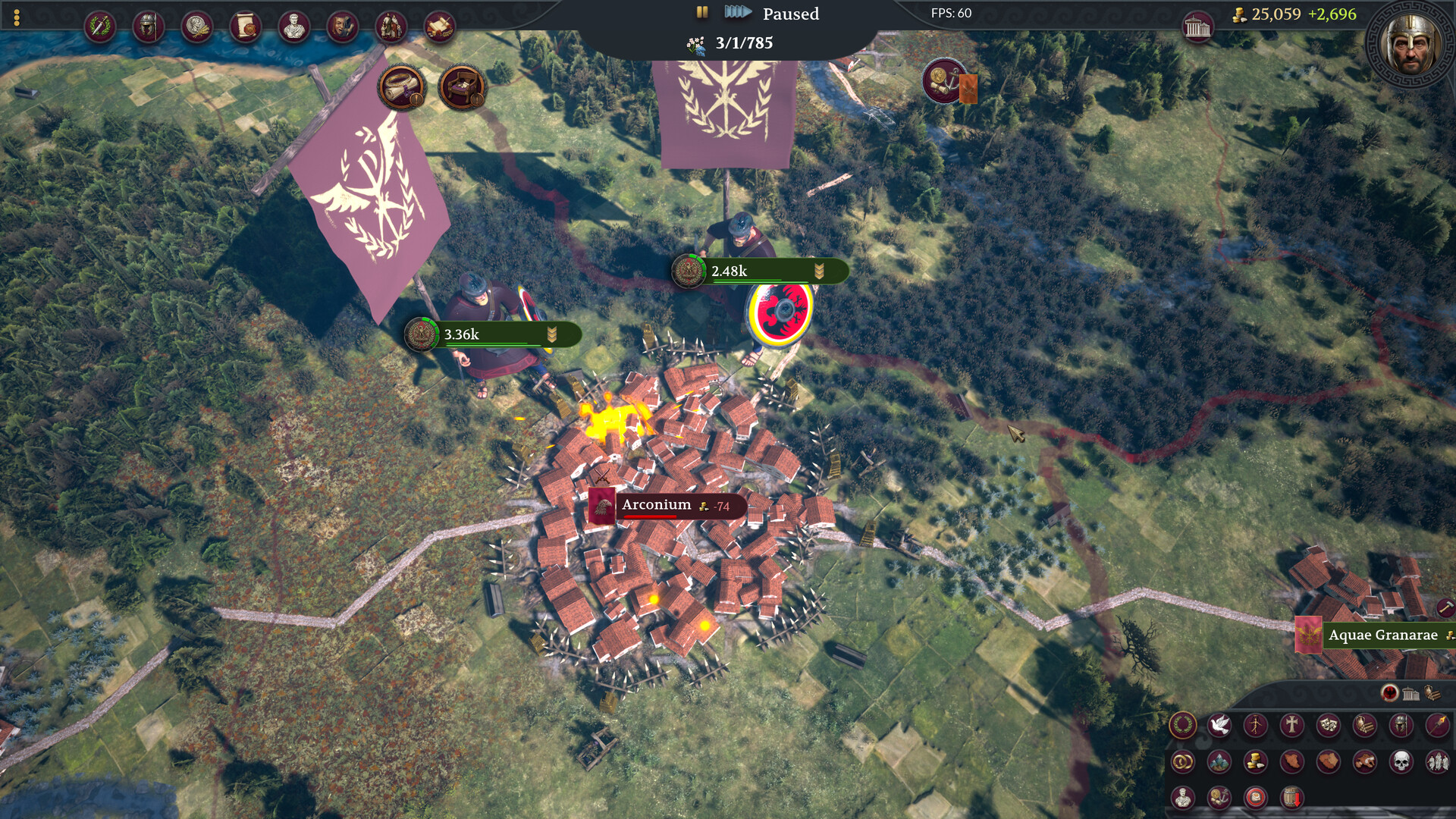Toggle the skull overlay in the bottom panel
1456x819 pixels.
(x=1401, y=761)
